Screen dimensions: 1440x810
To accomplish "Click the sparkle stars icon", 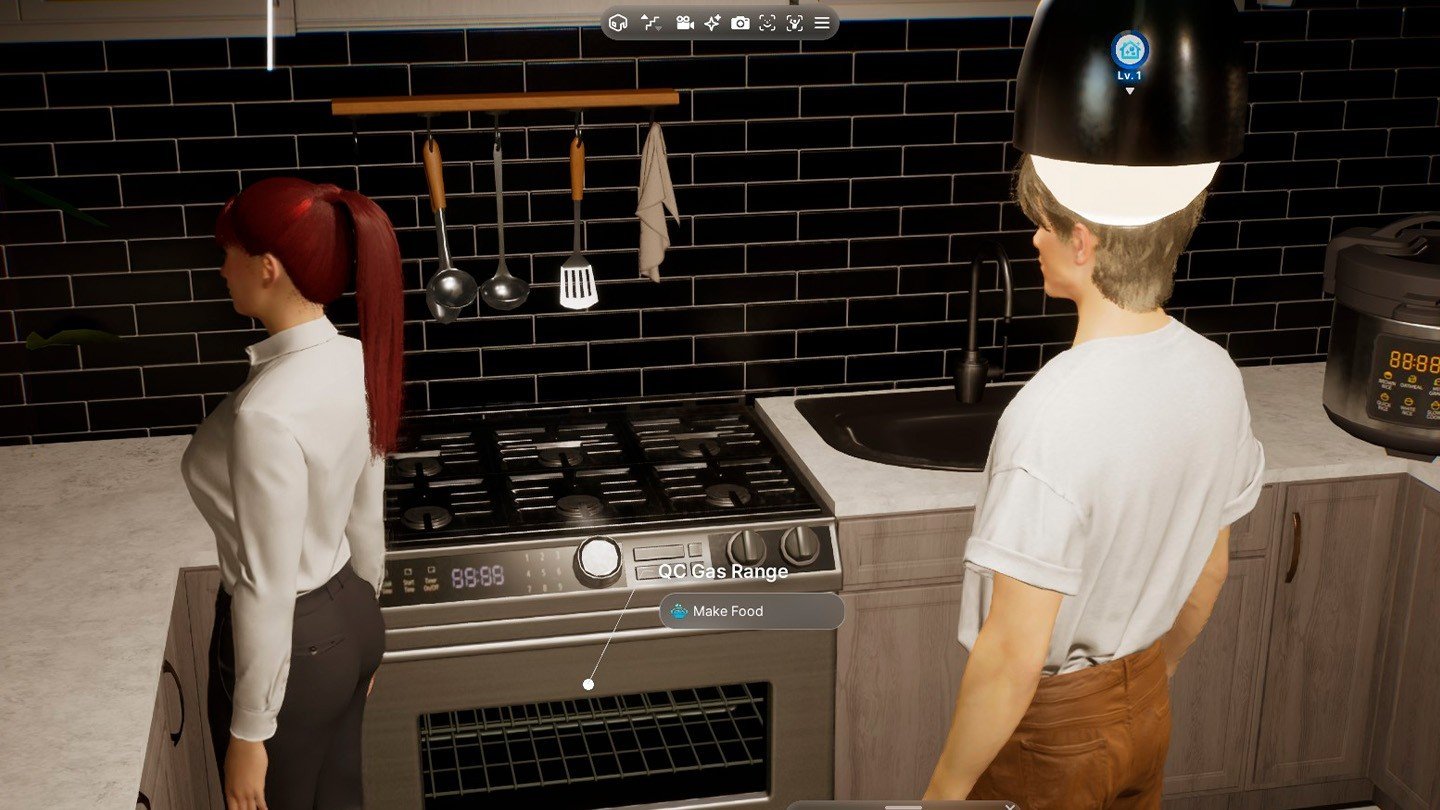I will pyautogui.click(x=712, y=23).
